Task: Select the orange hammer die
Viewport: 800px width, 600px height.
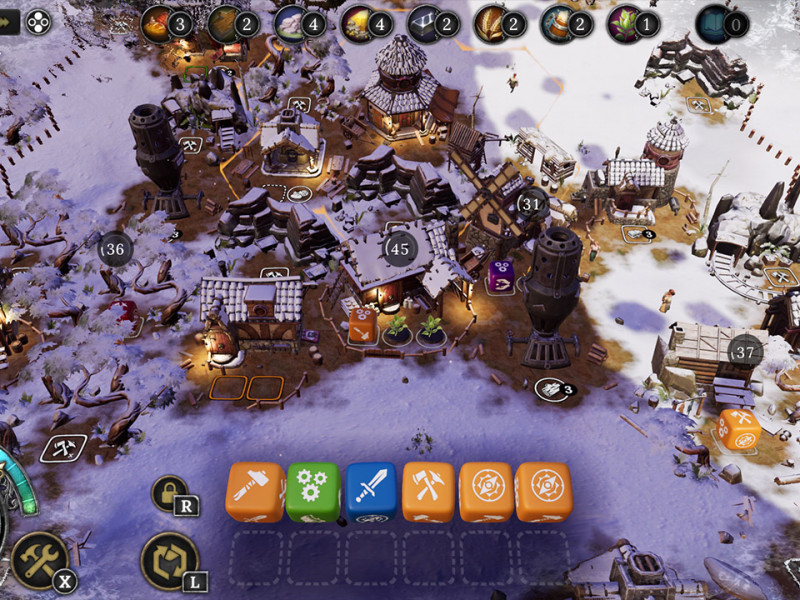Action: (256, 491)
